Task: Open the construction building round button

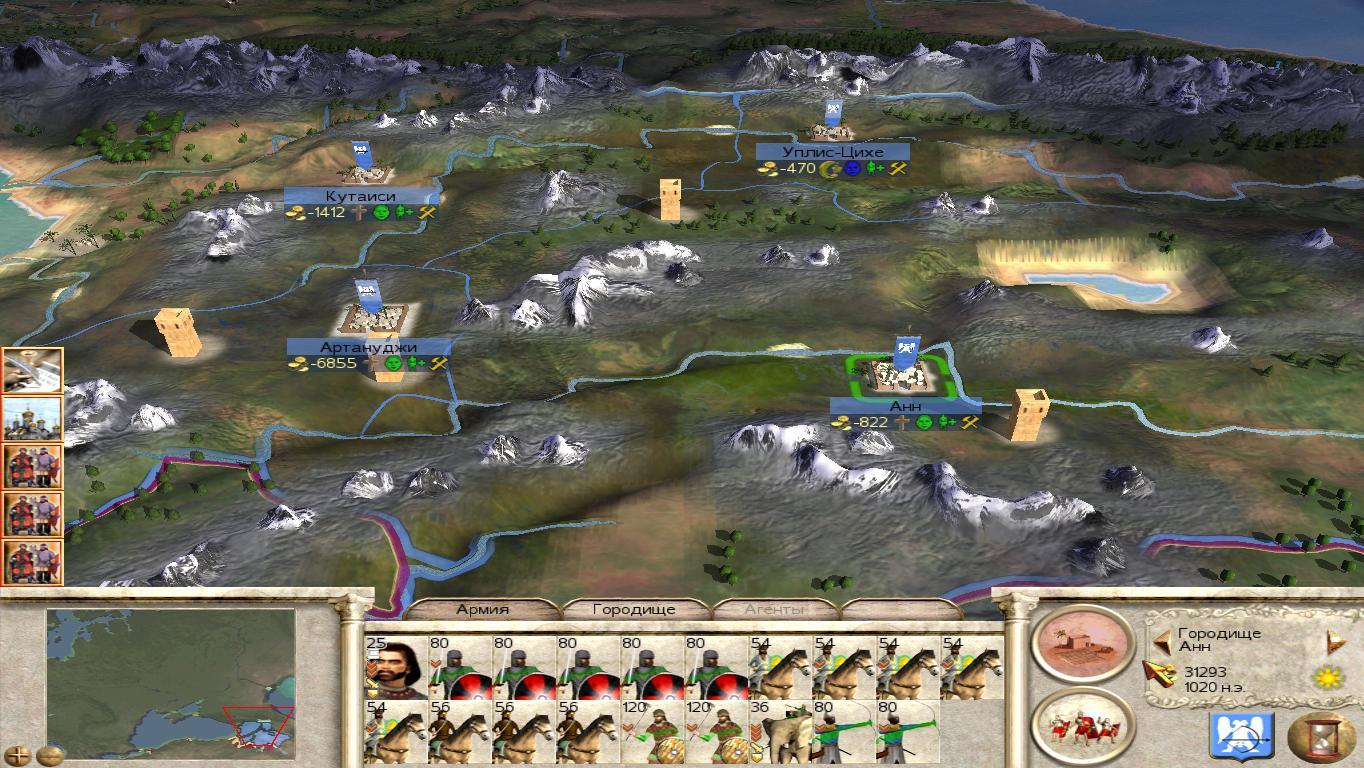Action: (1082, 642)
